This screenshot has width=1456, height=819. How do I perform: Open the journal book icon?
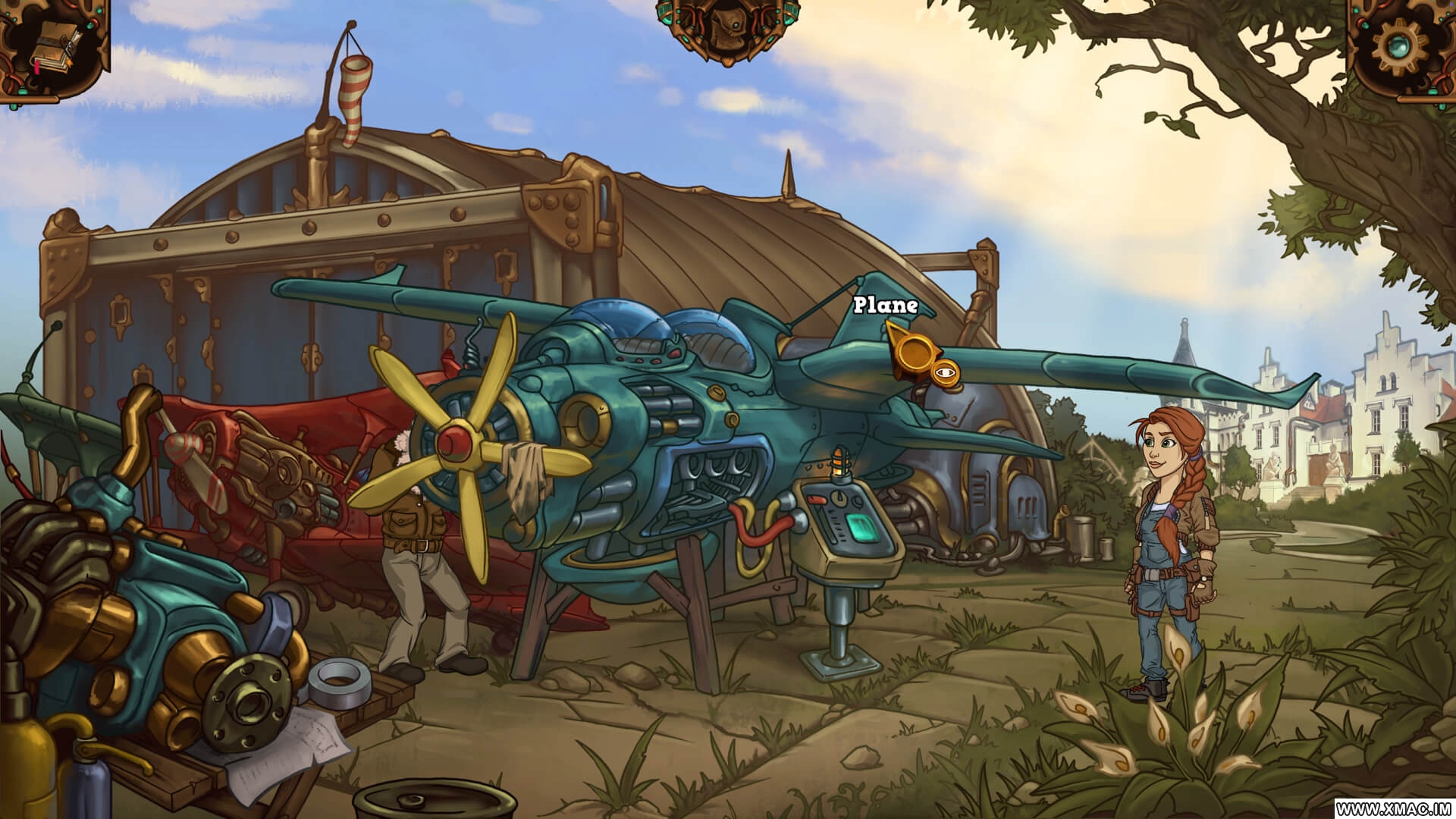coord(55,47)
